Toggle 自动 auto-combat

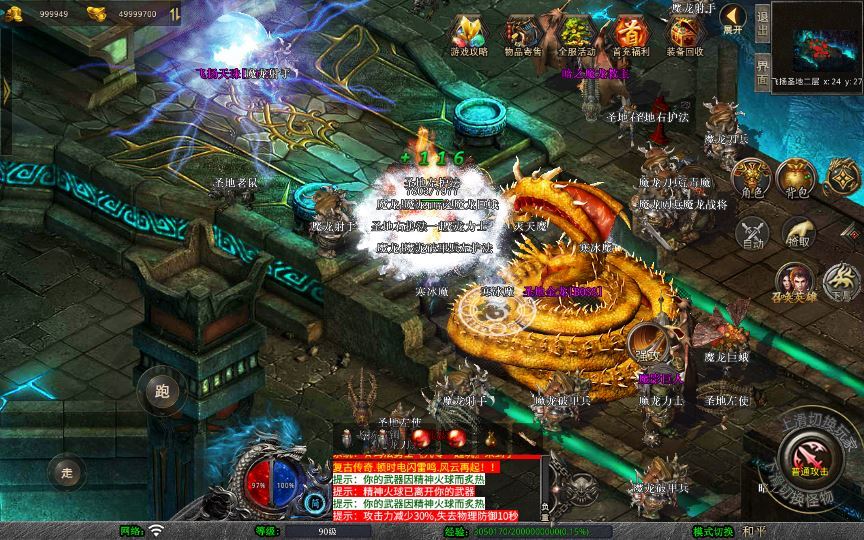coord(752,232)
